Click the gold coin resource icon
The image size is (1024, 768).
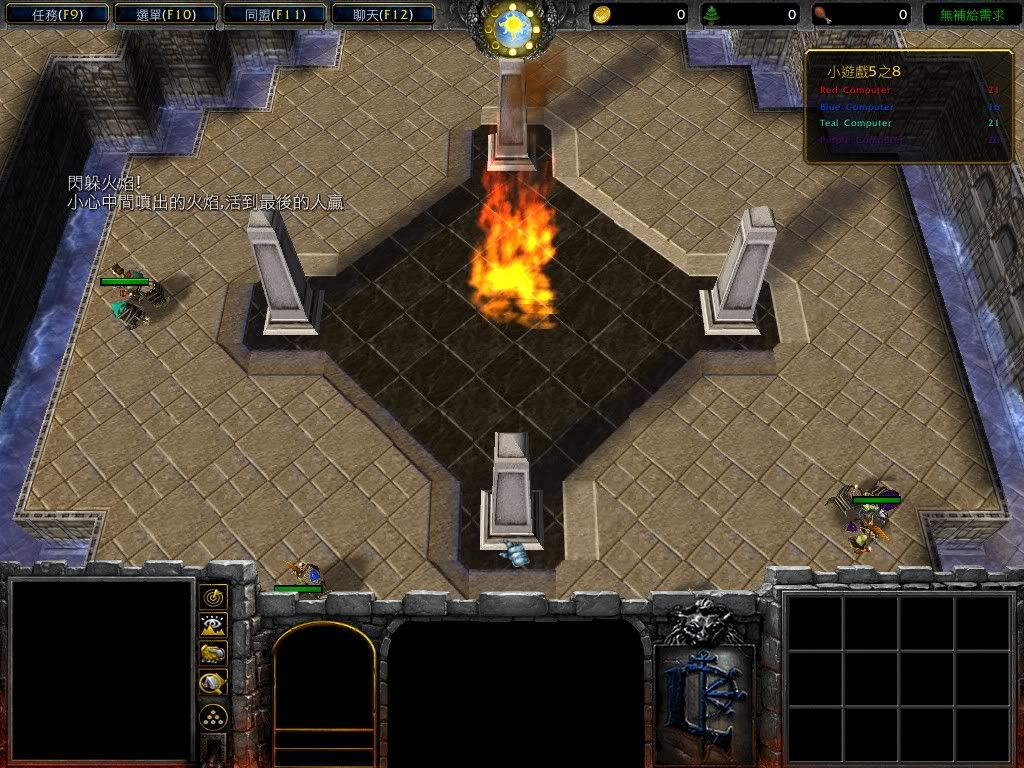tap(603, 15)
